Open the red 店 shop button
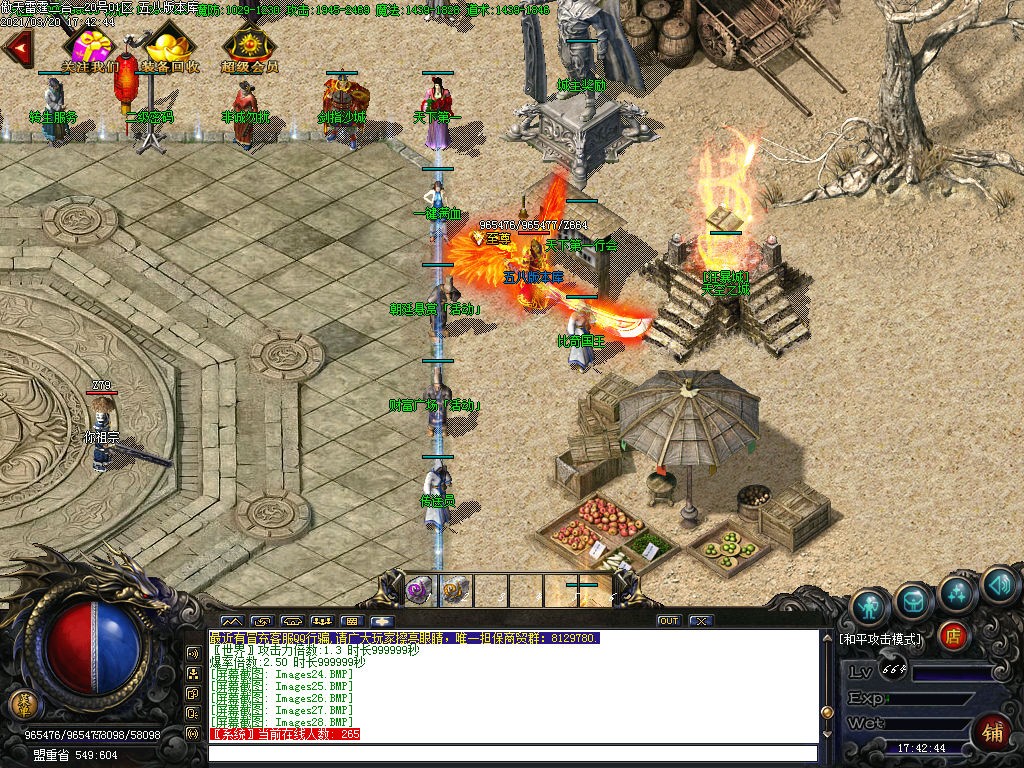The image size is (1024, 768). (x=954, y=635)
